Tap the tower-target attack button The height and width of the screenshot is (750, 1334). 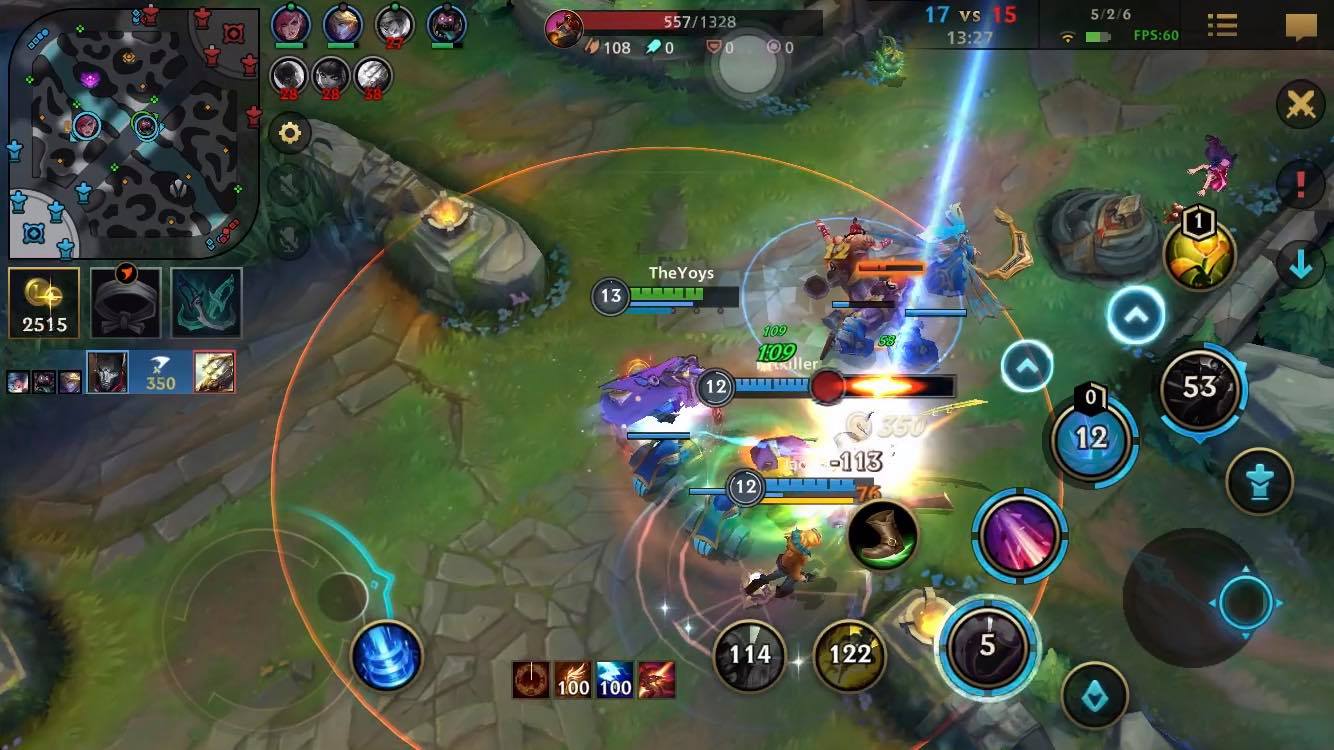(x=1259, y=482)
